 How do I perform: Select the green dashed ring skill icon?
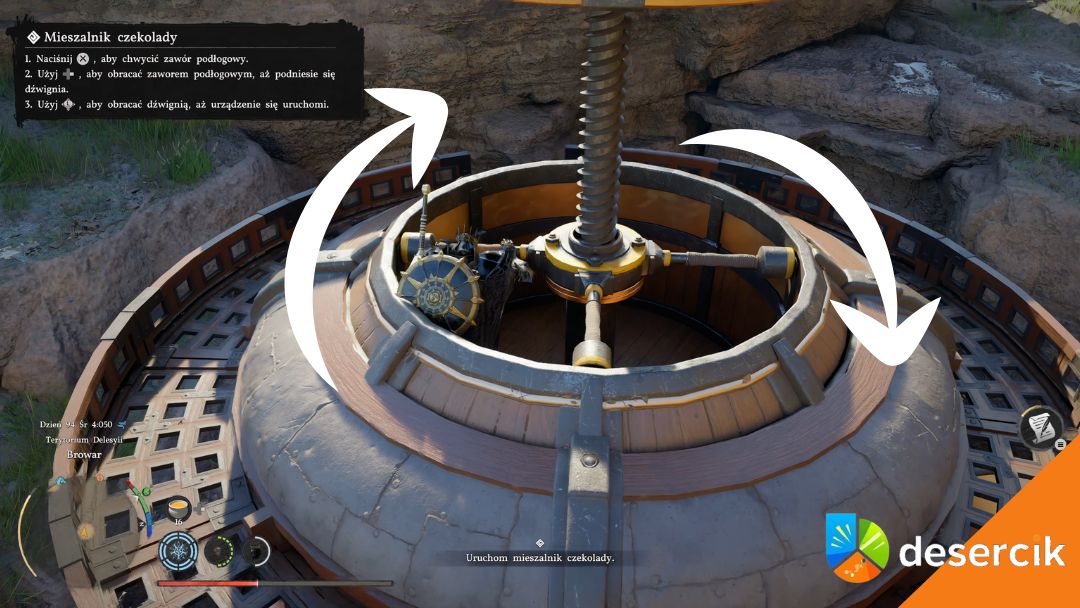(x=219, y=550)
